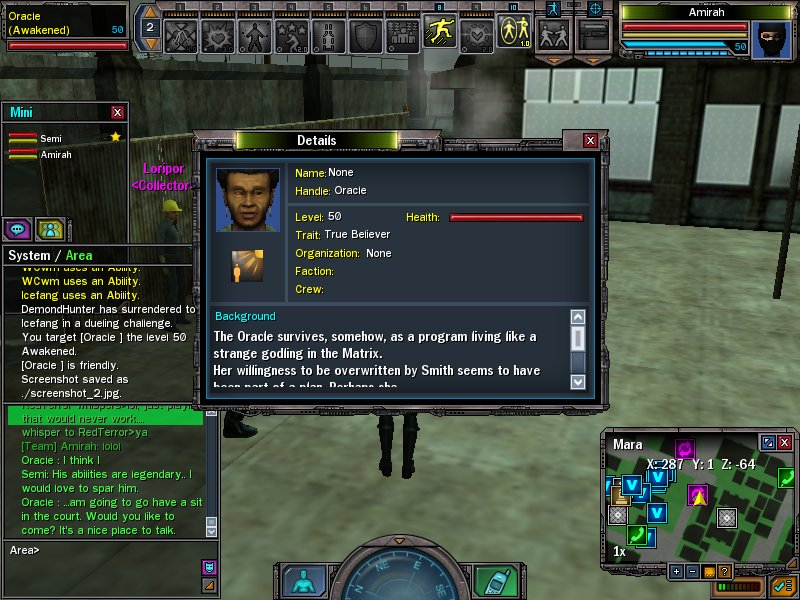Image resolution: width=800 pixels, height=600 pixels.
Task: Switch to the Area chat tab
Action: click(x=79, y=256)
